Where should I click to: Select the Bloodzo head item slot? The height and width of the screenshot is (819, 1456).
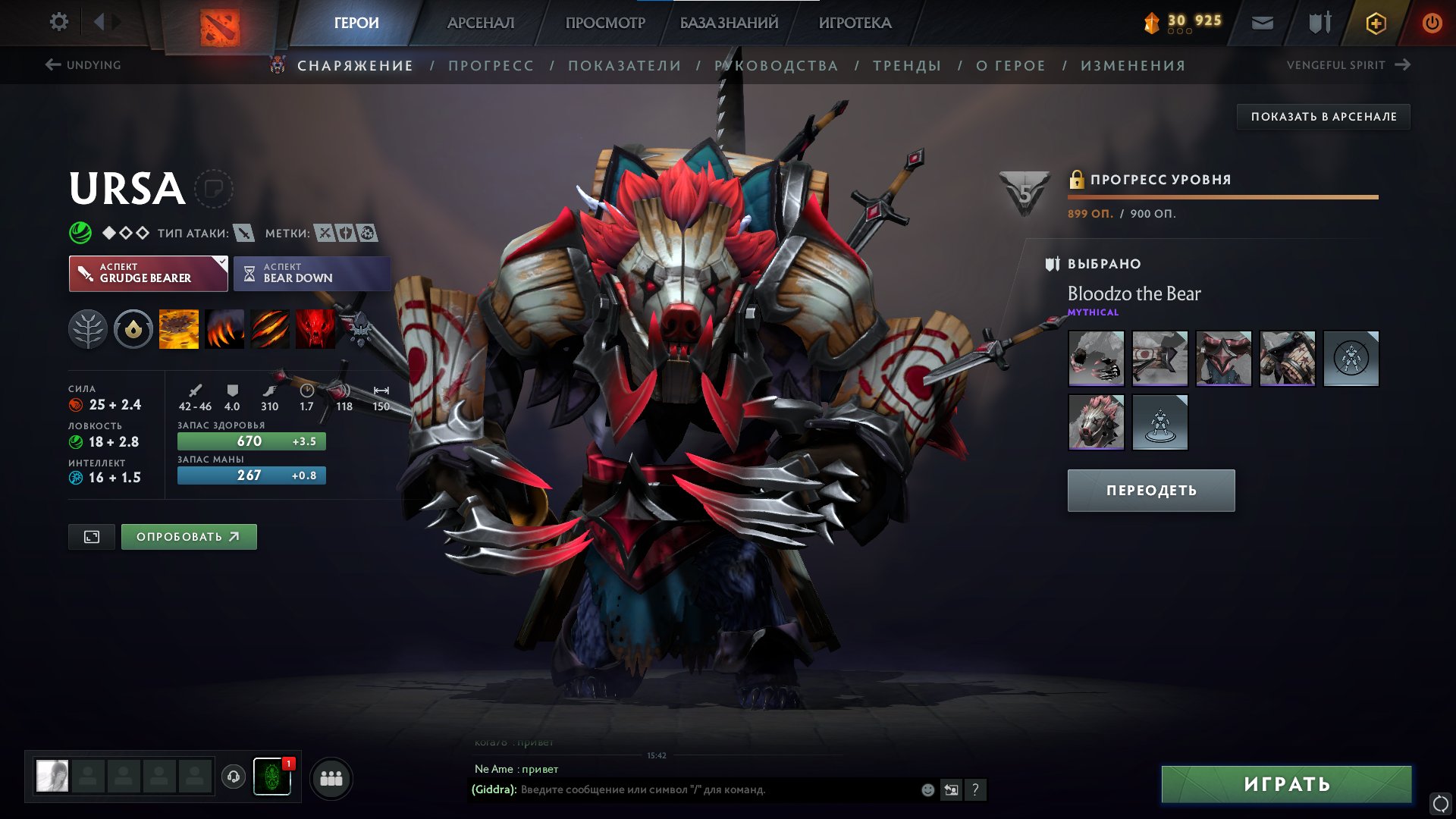(1096, 422)
